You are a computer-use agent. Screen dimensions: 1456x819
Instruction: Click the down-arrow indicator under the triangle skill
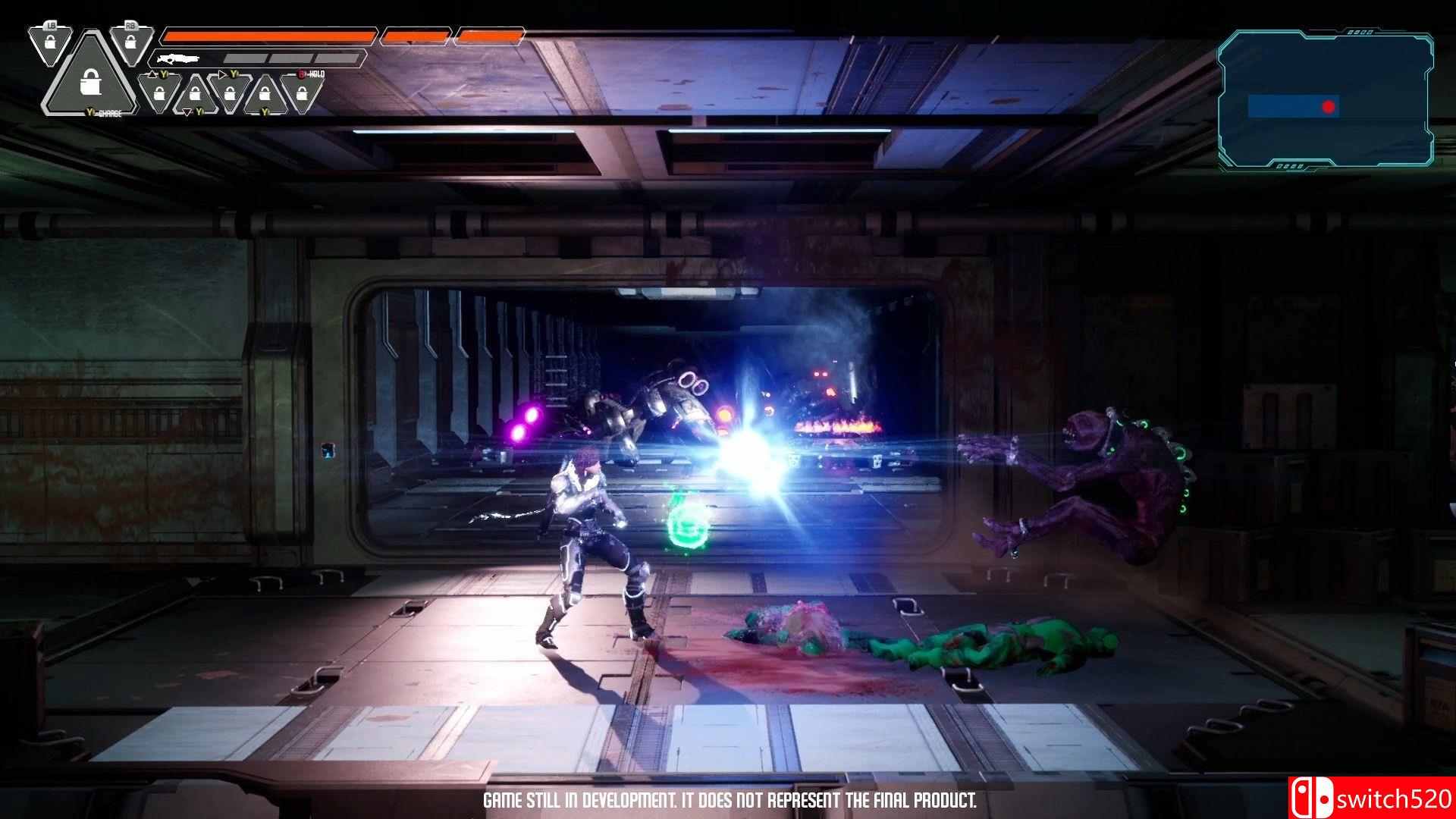point(187,112)
